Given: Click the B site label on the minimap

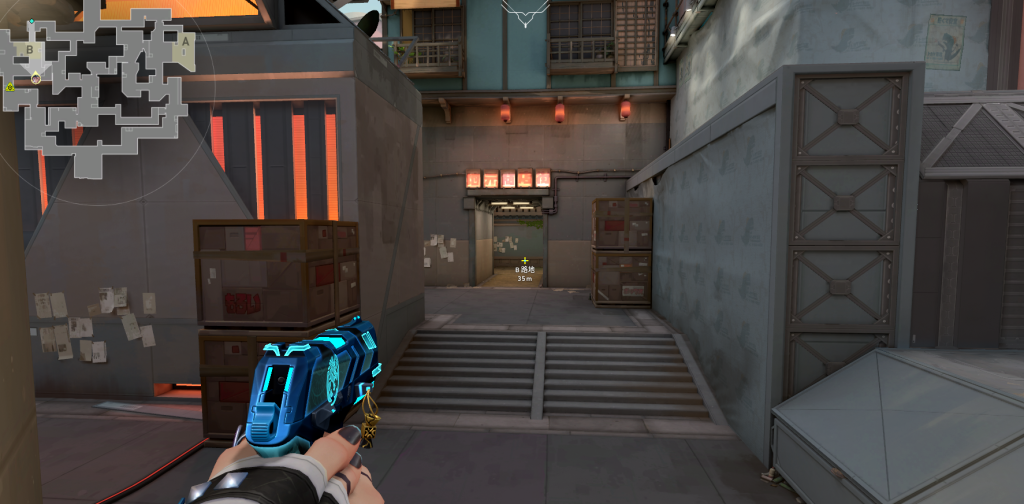Looking at the screenshot, I should (x=30, y=48).
